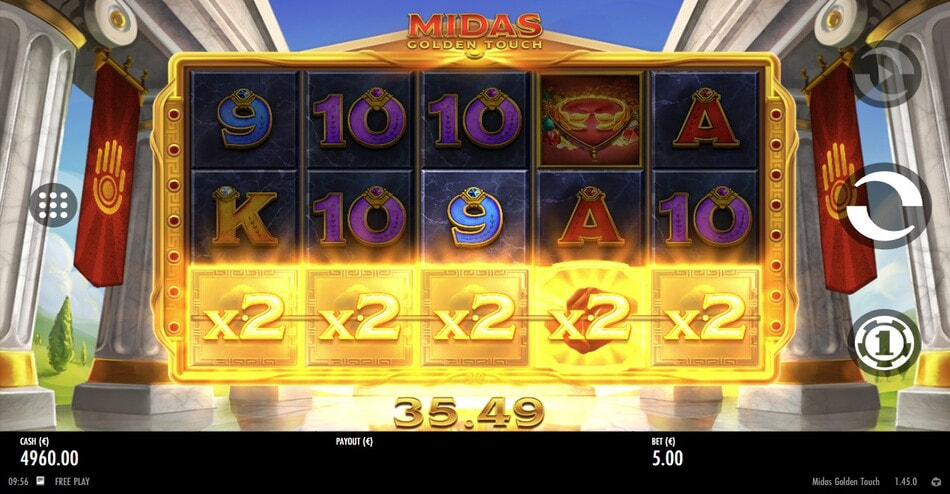The image size is (950, 494).
Task: Click the small icon beside FREE PLAY
Action: (x=40, y=481)
